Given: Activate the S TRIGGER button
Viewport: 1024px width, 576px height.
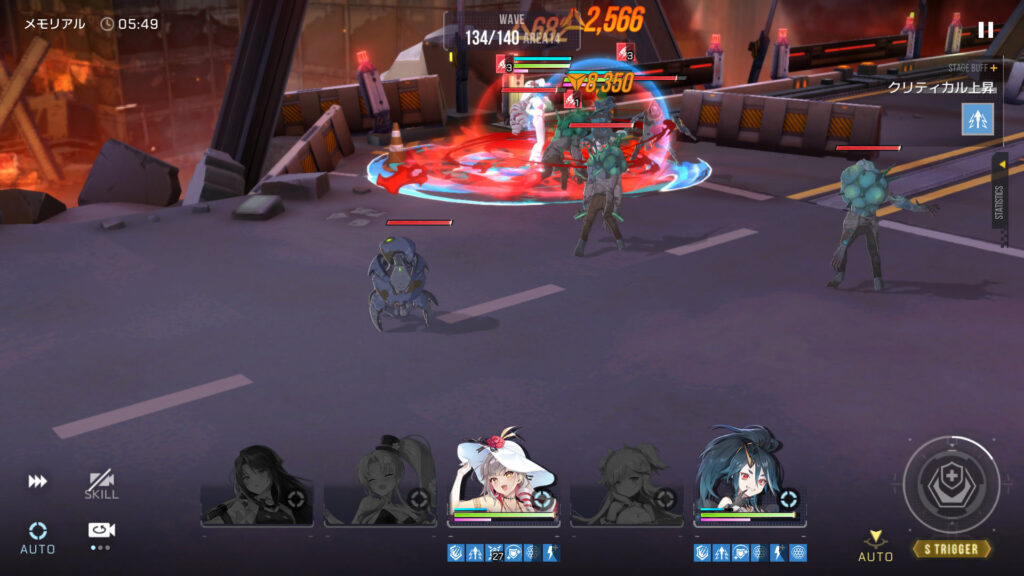Looking at the screenshot, I should click(x=951, y=549).
